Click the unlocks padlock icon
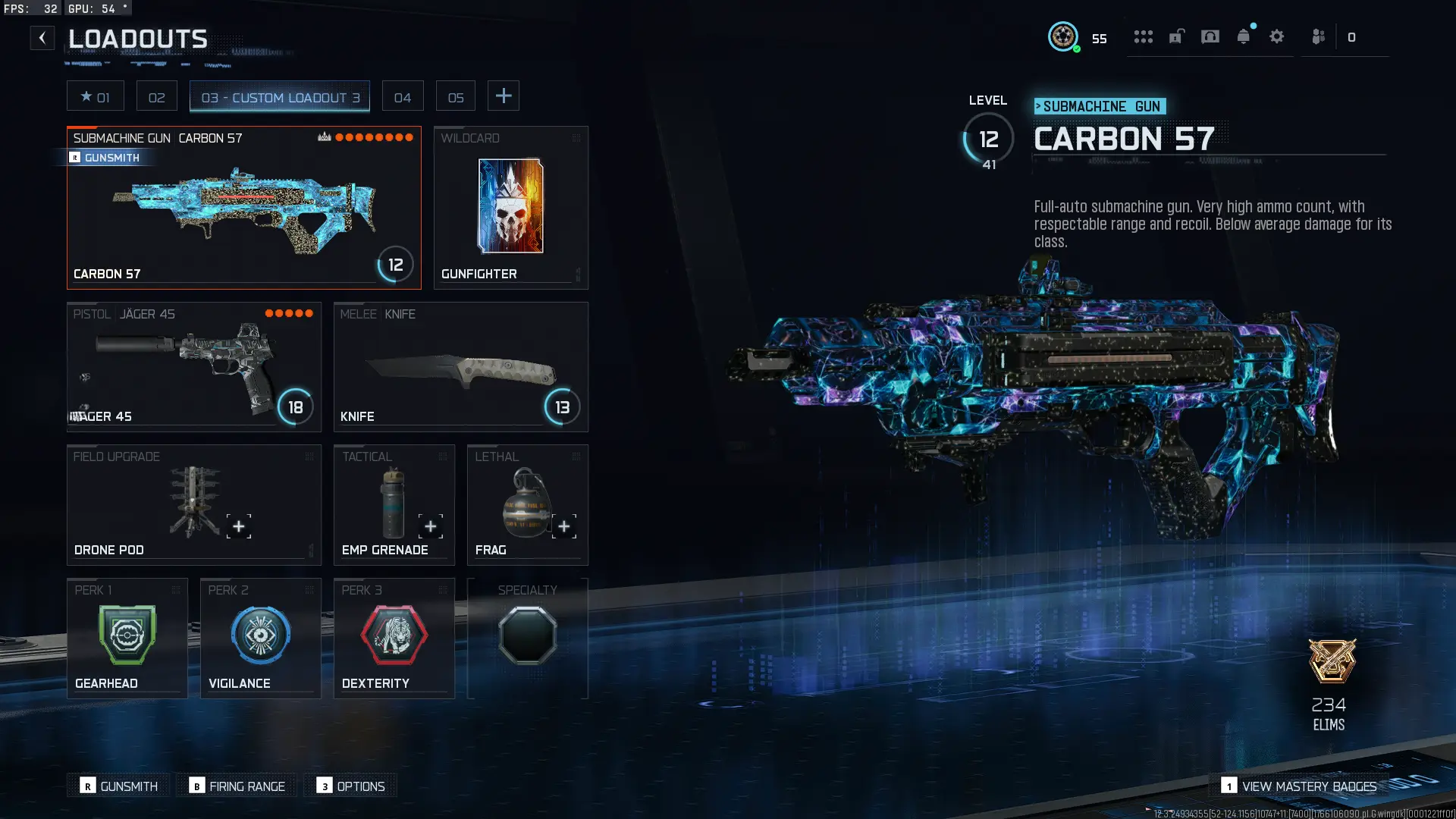Screen dimensions: 1456x819 [x=1176, y=36]
